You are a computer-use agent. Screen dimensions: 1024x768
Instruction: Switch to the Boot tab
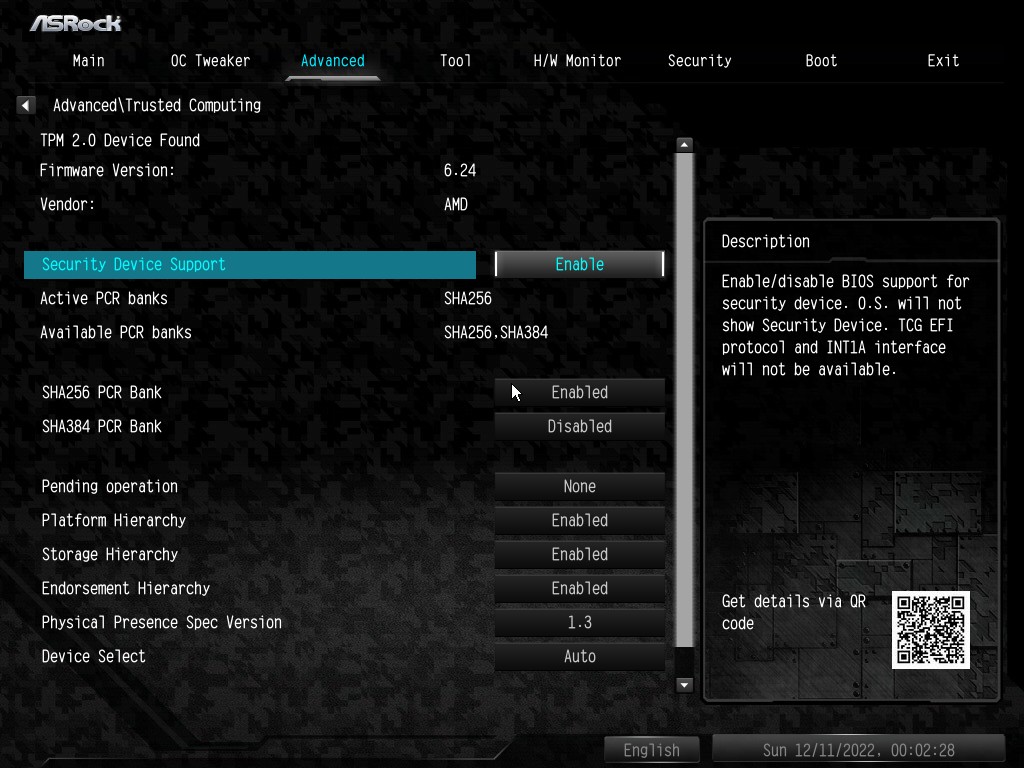point(821,61)
